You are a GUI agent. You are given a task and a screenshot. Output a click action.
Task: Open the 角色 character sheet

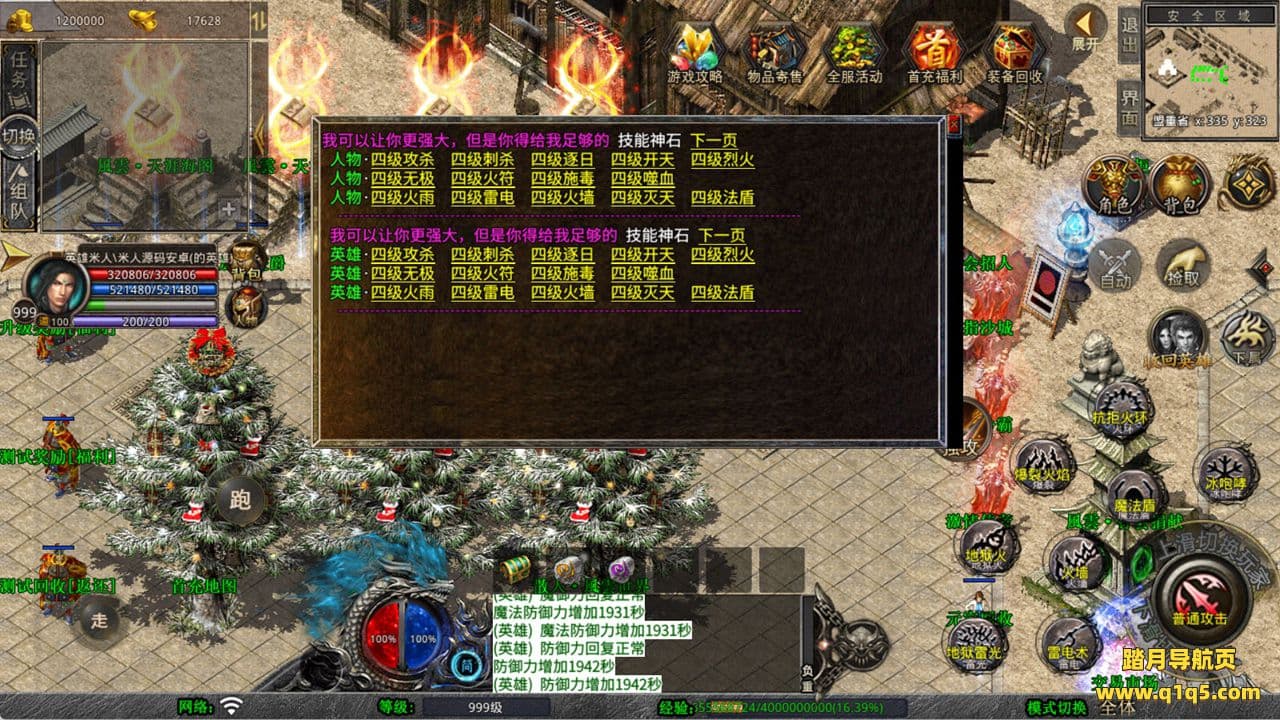(x=1114, y=186)
